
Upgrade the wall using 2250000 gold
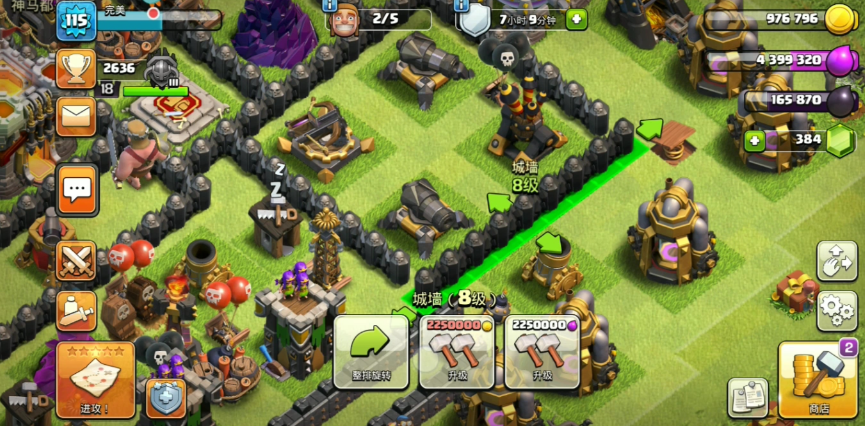coord(457,351)
